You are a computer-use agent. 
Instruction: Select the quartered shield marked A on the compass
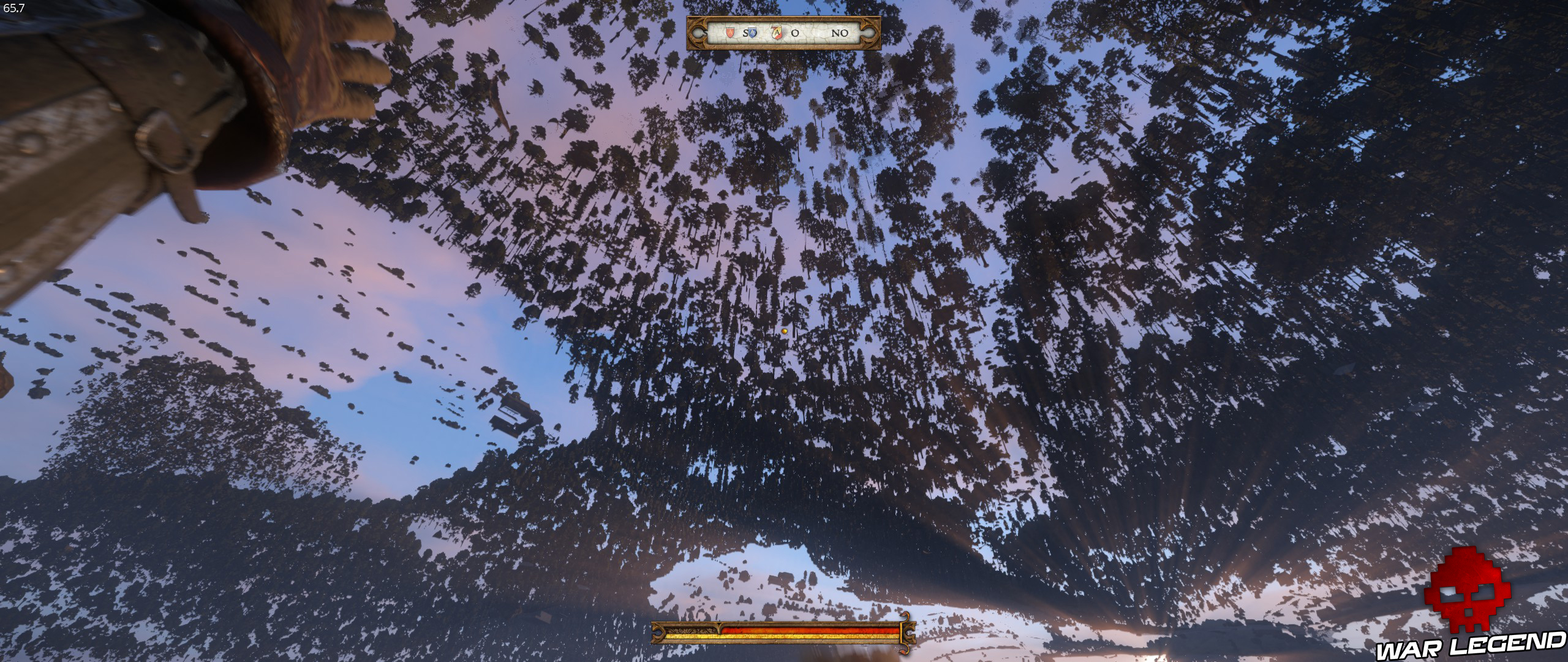[x=777, y=34]
